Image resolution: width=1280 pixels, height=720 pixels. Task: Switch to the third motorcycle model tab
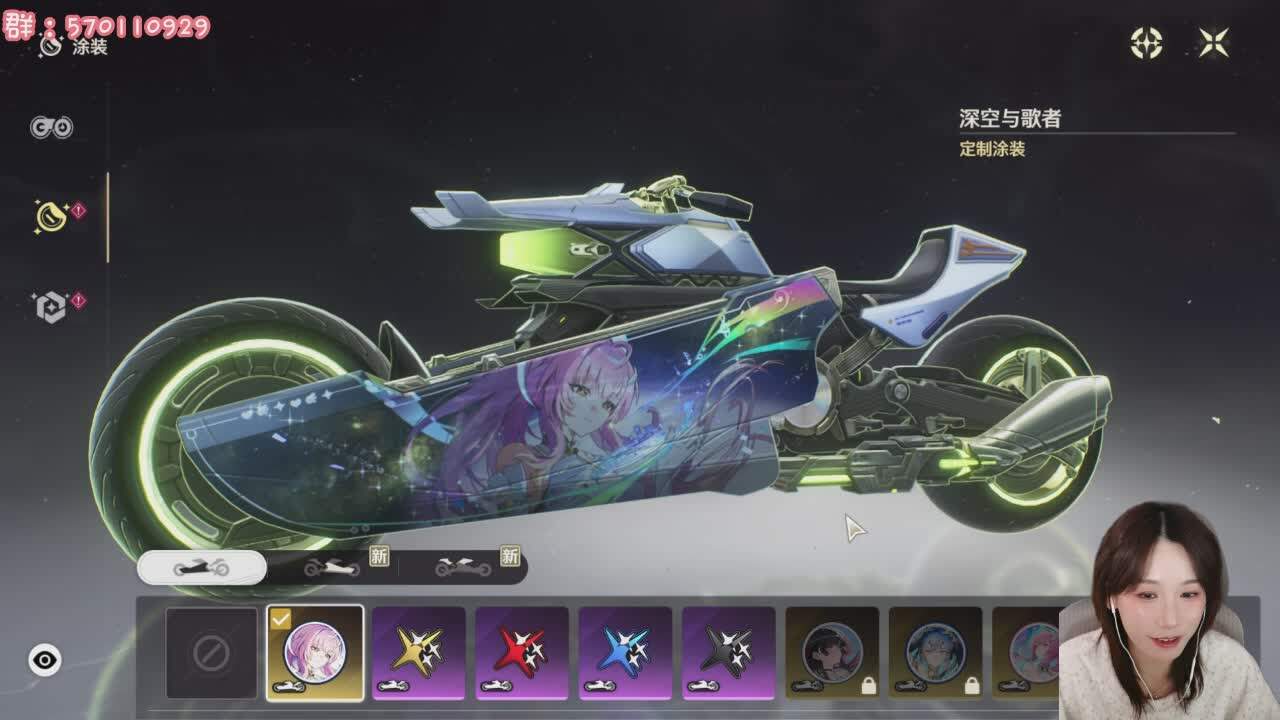click(464, 568)
